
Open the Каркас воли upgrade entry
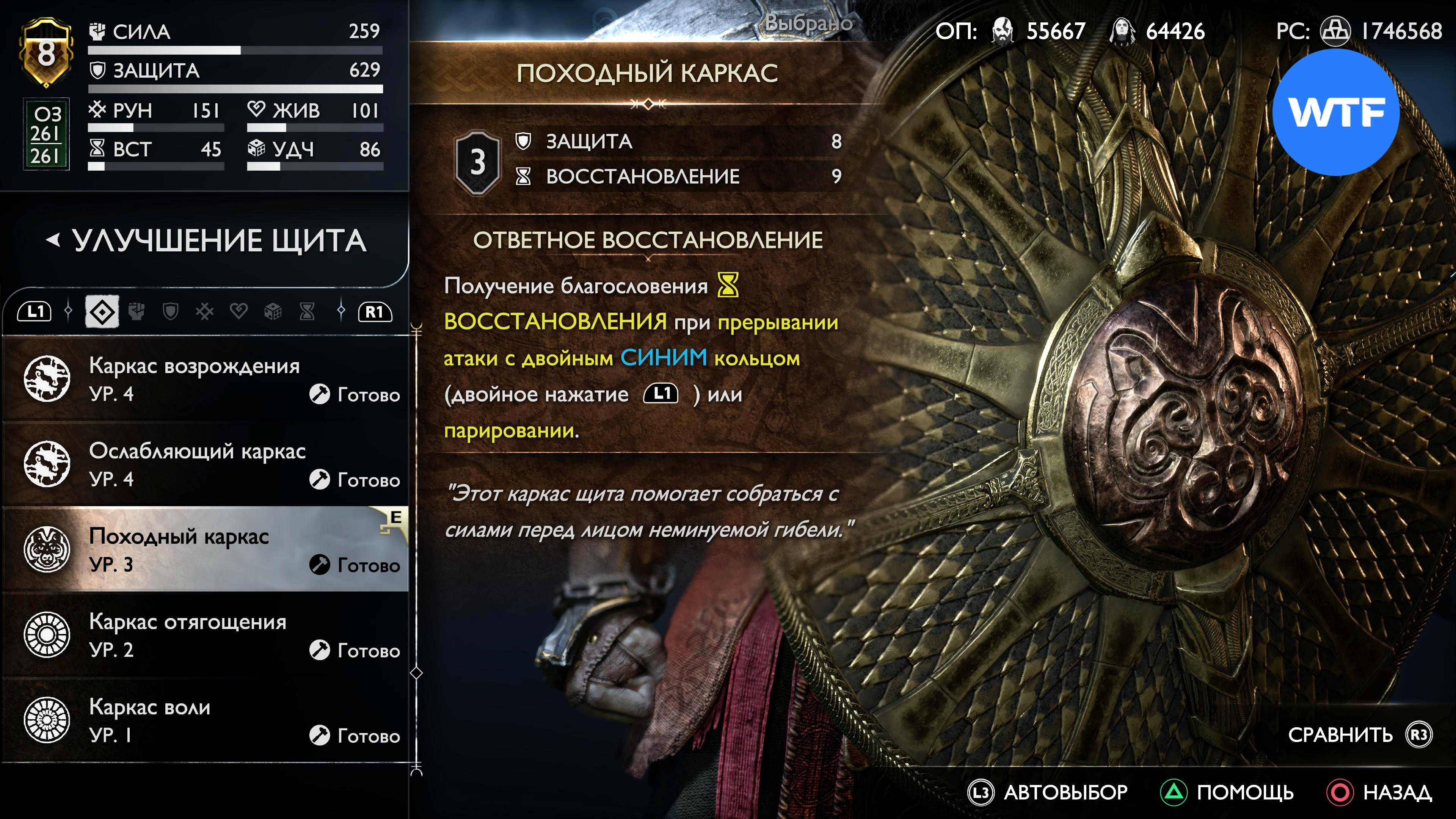click(x=206, y=720)
